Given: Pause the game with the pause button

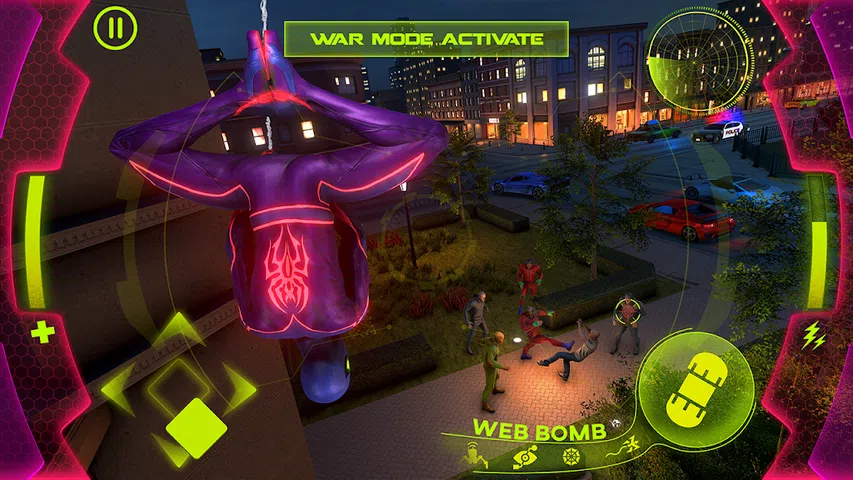Looking at the screenshot, I should pyautogui.click(x=115, y=27).
